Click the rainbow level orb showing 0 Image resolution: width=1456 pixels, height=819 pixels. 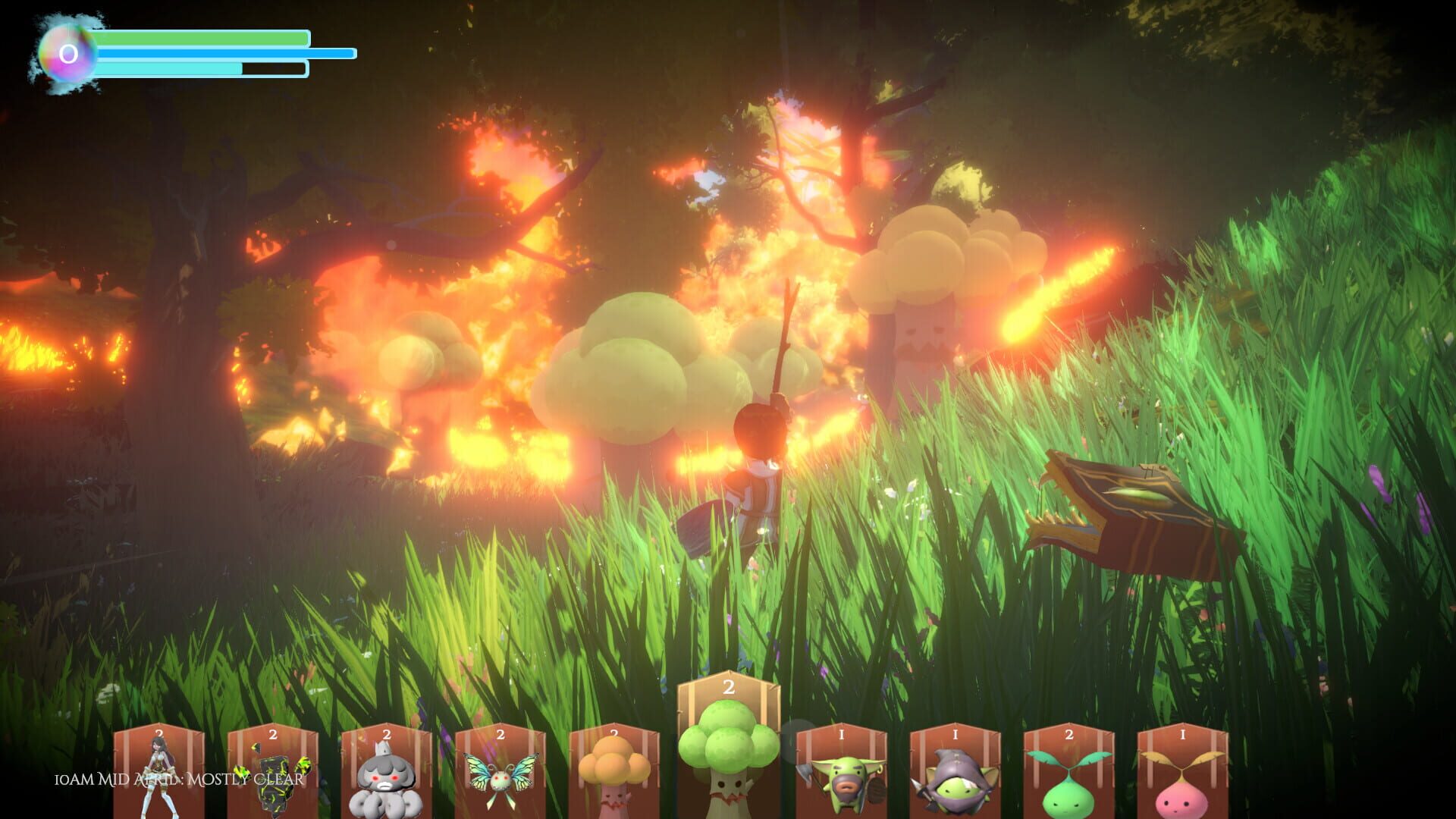[x=67, y=53]
